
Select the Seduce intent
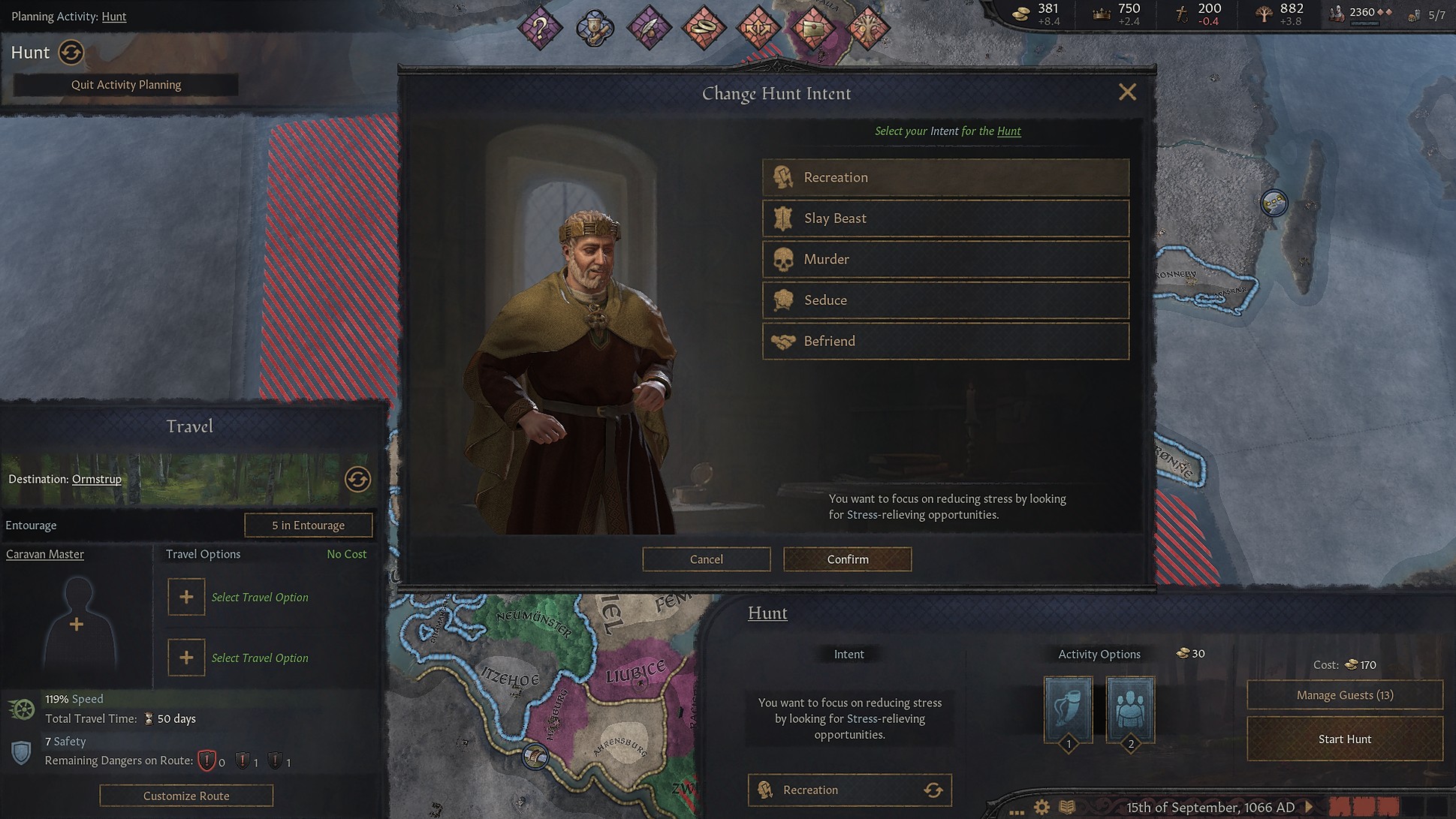click(x=945, y=300)
